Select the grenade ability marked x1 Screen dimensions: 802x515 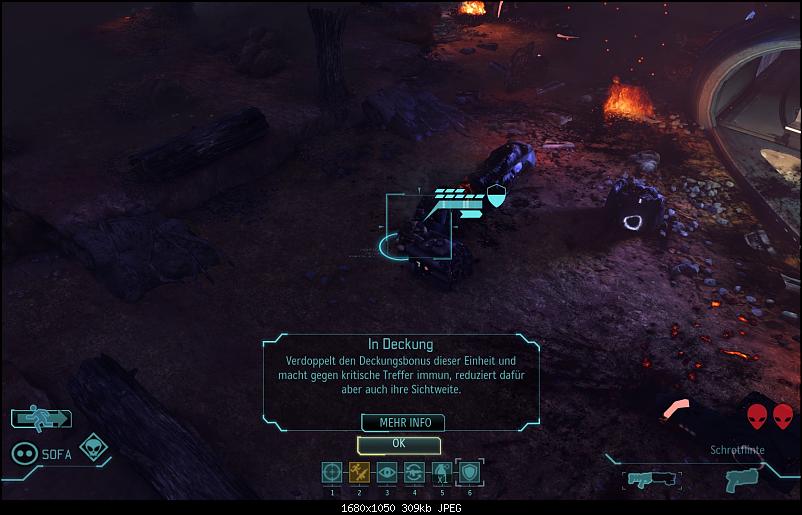[x=441, y=472]
